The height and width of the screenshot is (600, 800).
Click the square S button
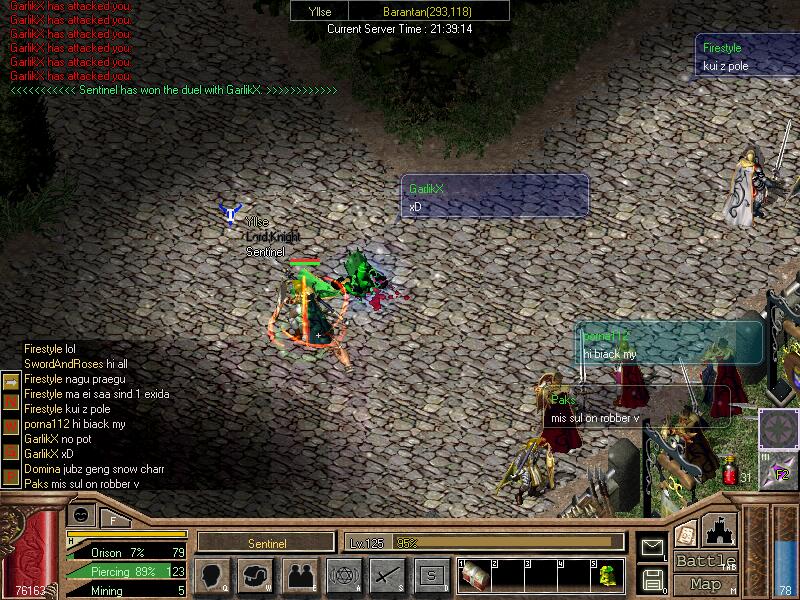click(430, 576)
